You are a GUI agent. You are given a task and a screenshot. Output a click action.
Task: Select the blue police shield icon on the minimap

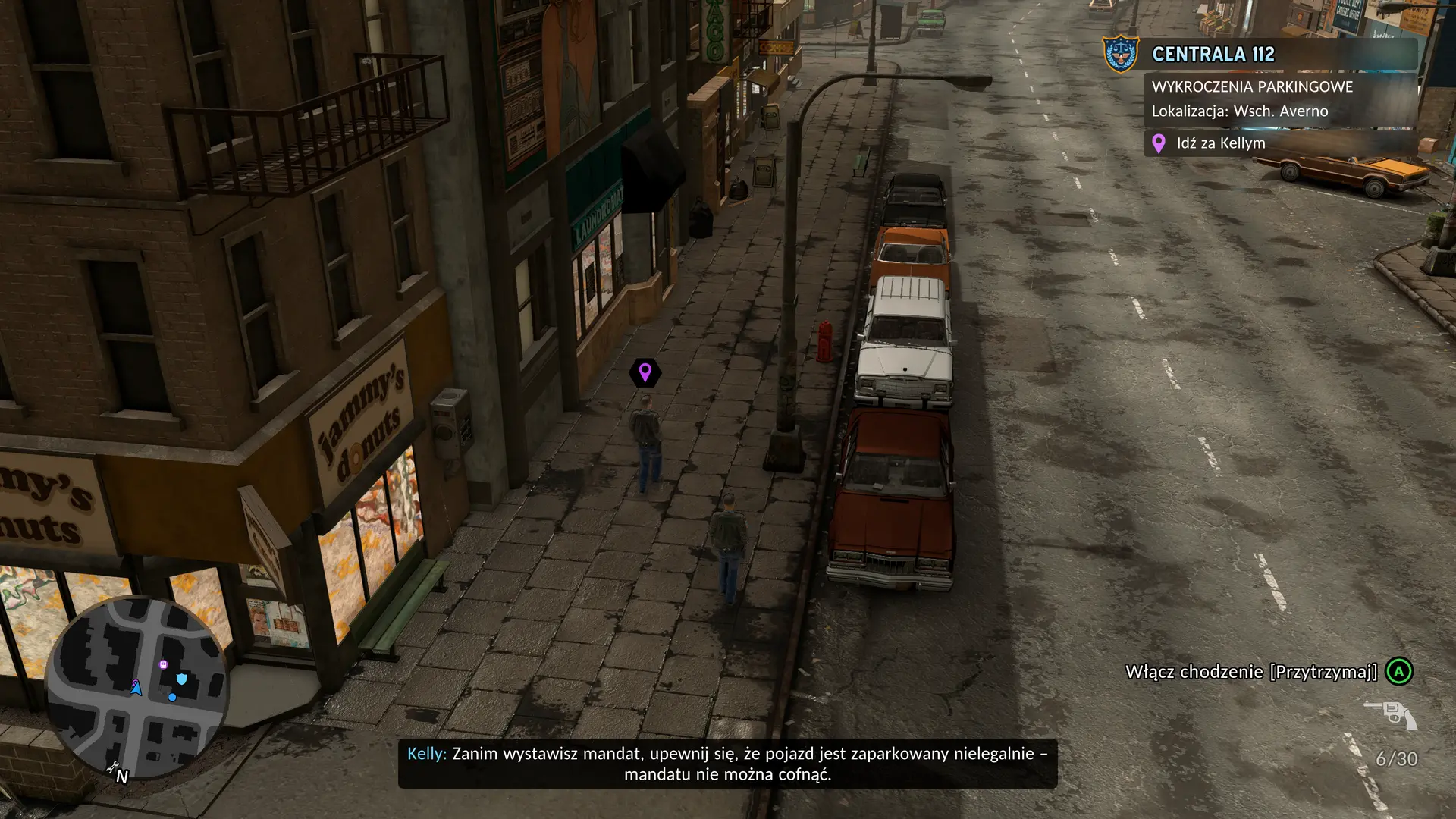(x=181, y=678)
